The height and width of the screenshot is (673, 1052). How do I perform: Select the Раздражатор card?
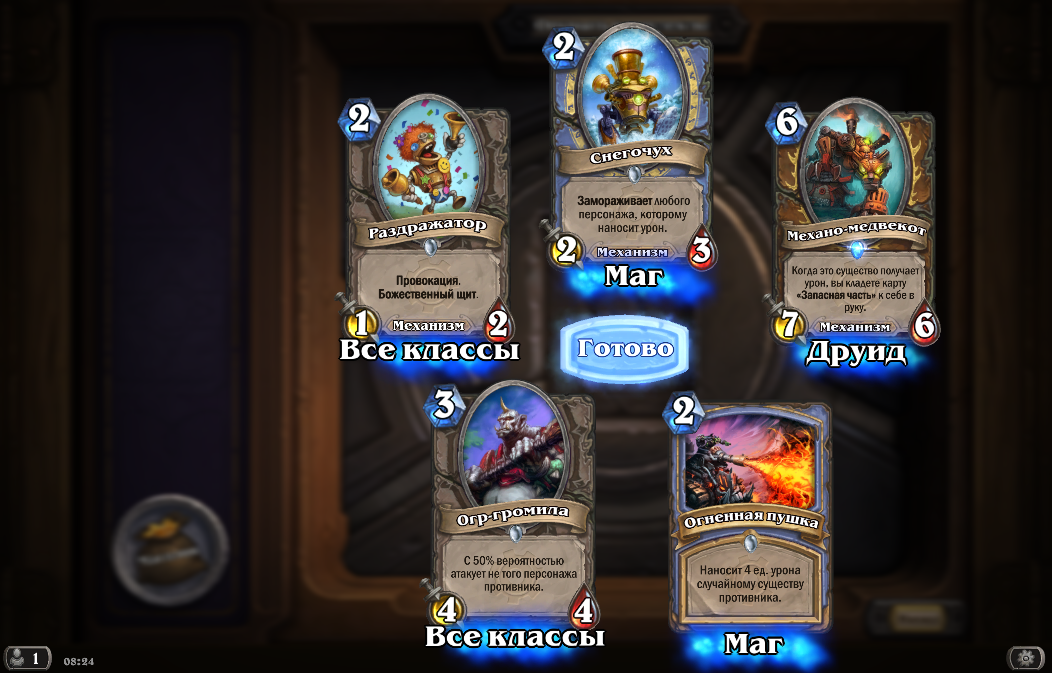tap(428, 218)
